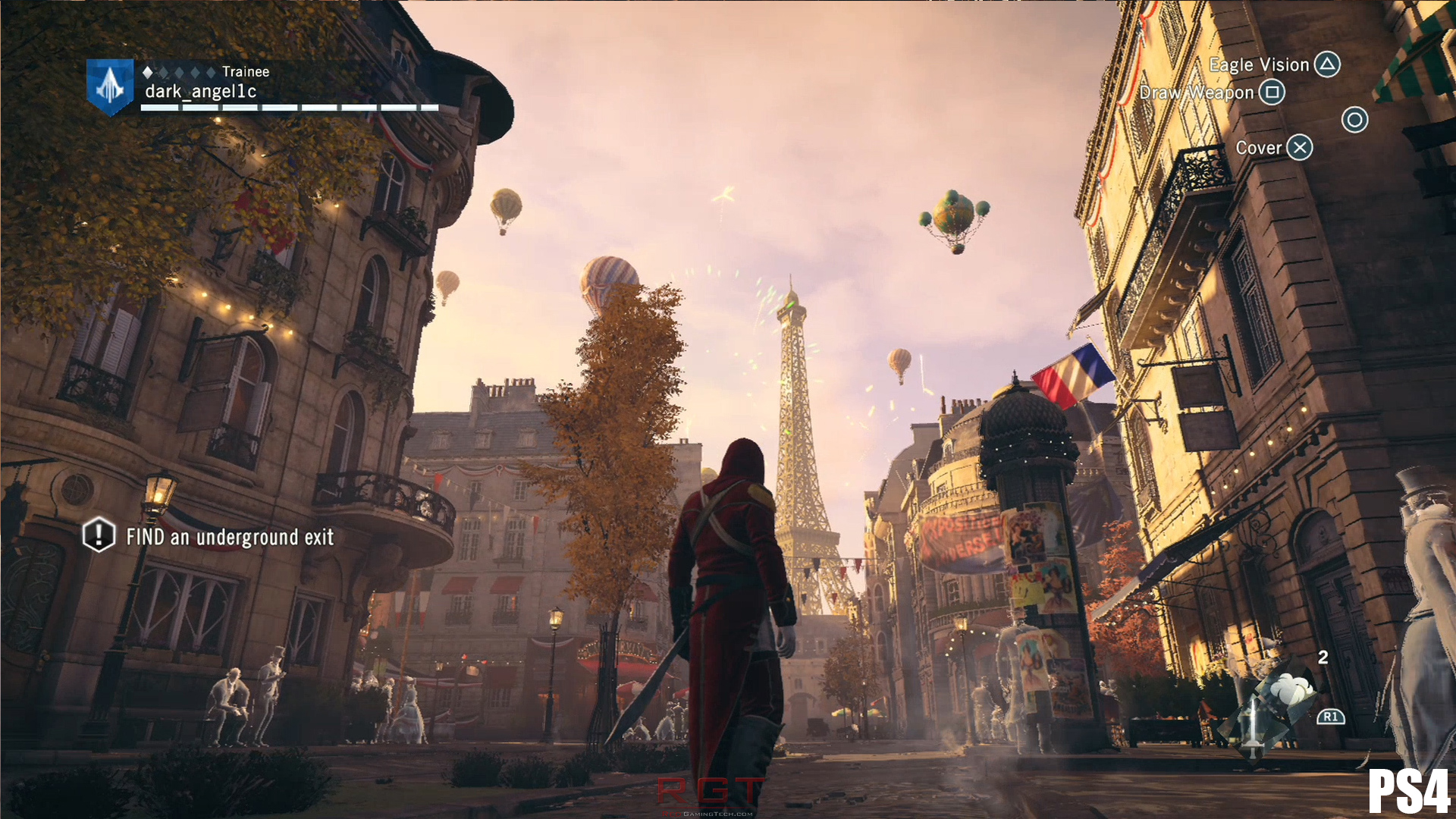This screenshot has width=1456, height=819.
Task: Open the "FIND an underground exit" objective
Action: tap(229, 537)
